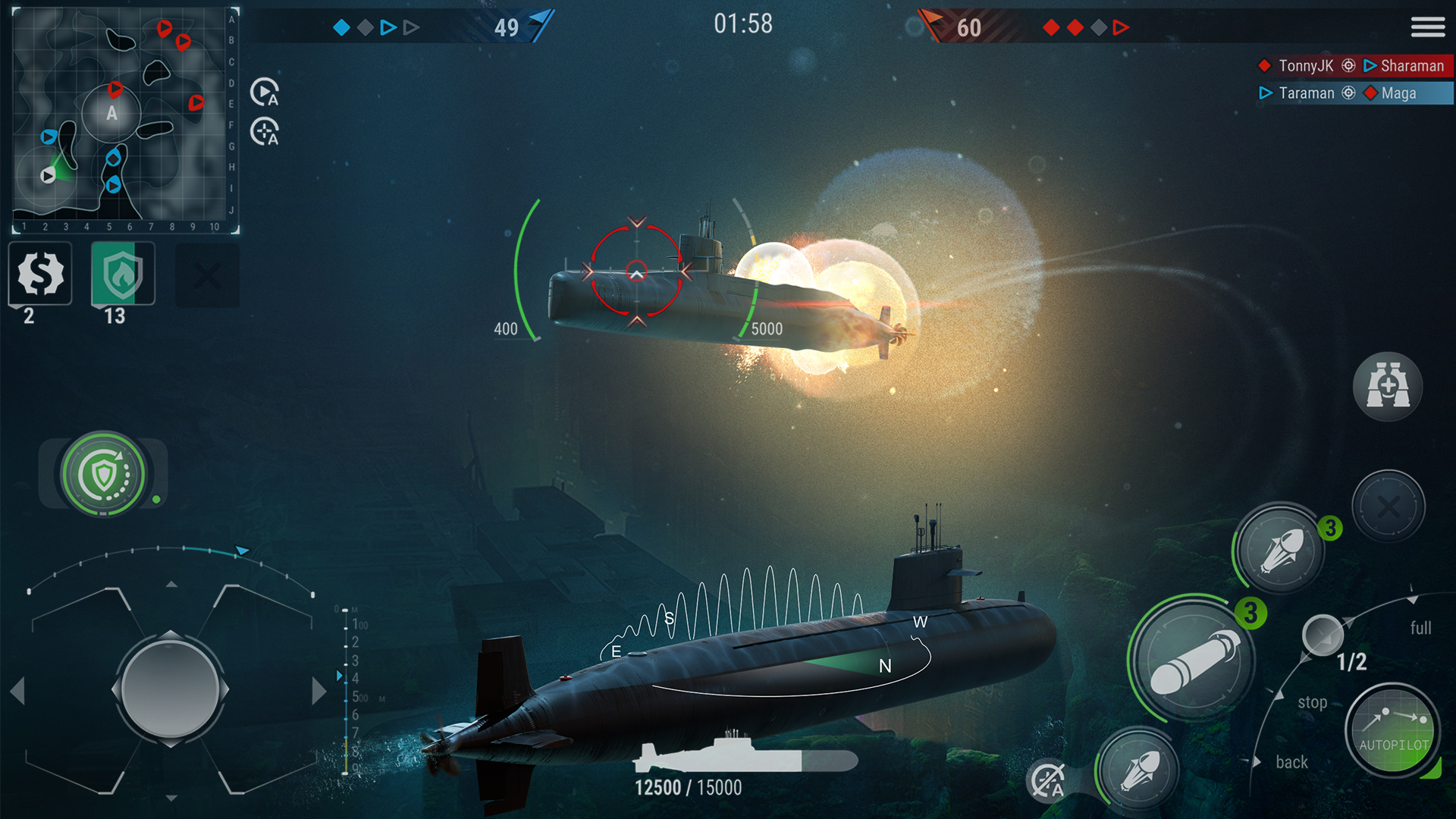The height and width of the screenshot is (819, 1456).
Task: Use the repair consumable with 2 charges
Action: (39, 275)
